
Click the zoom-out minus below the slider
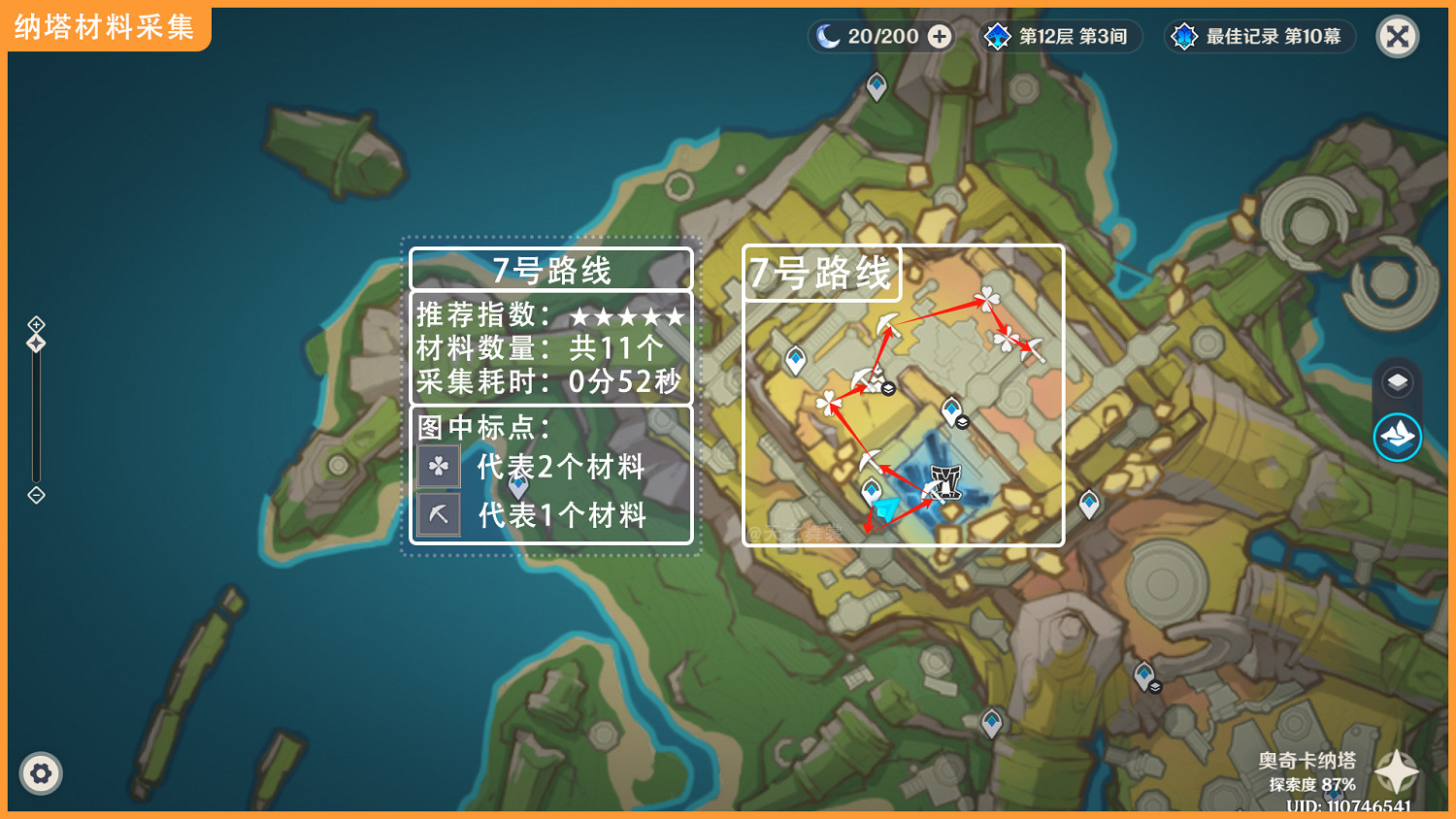tap(37, 497)
